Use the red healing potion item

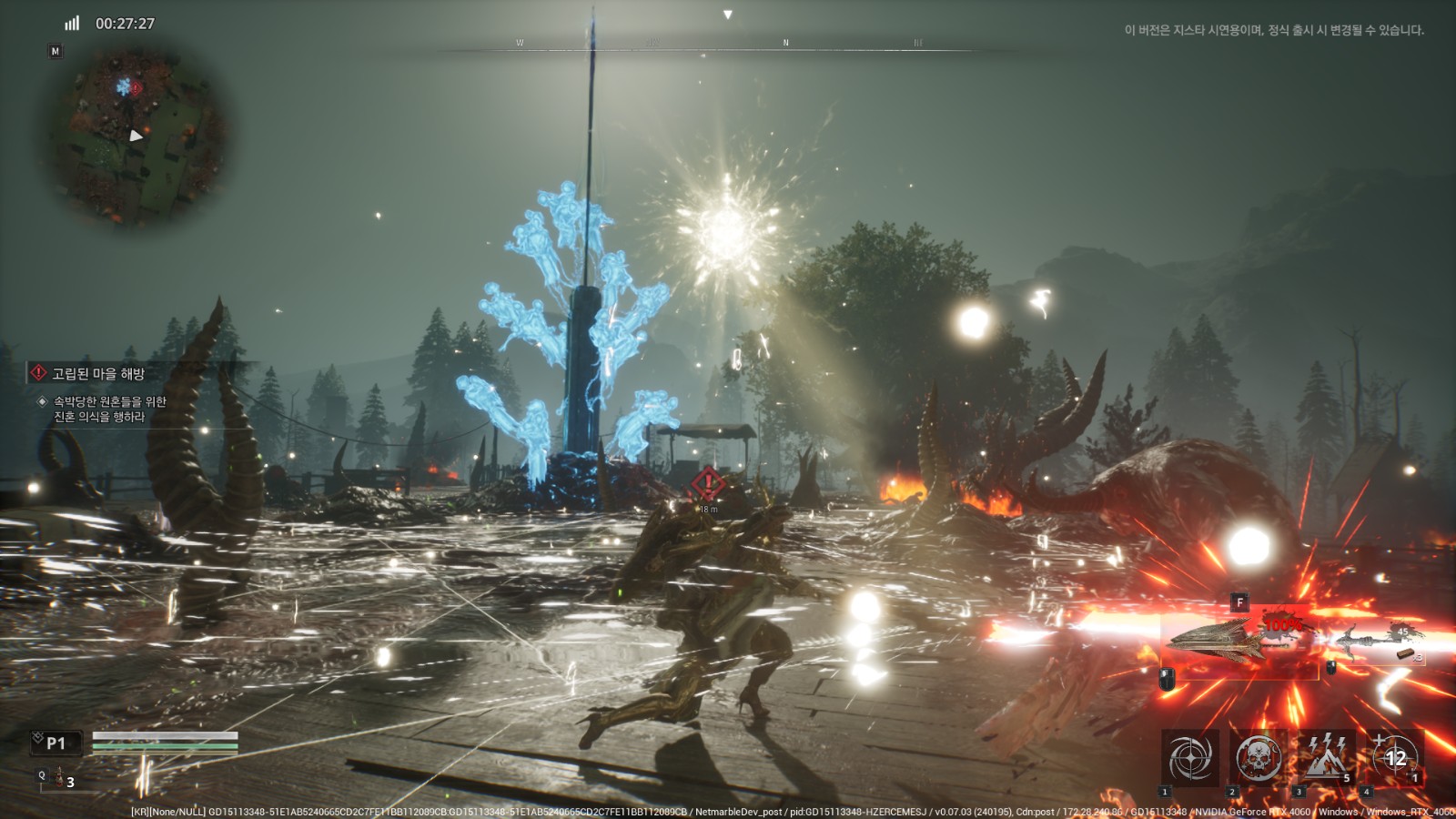[x=59, y=779]
